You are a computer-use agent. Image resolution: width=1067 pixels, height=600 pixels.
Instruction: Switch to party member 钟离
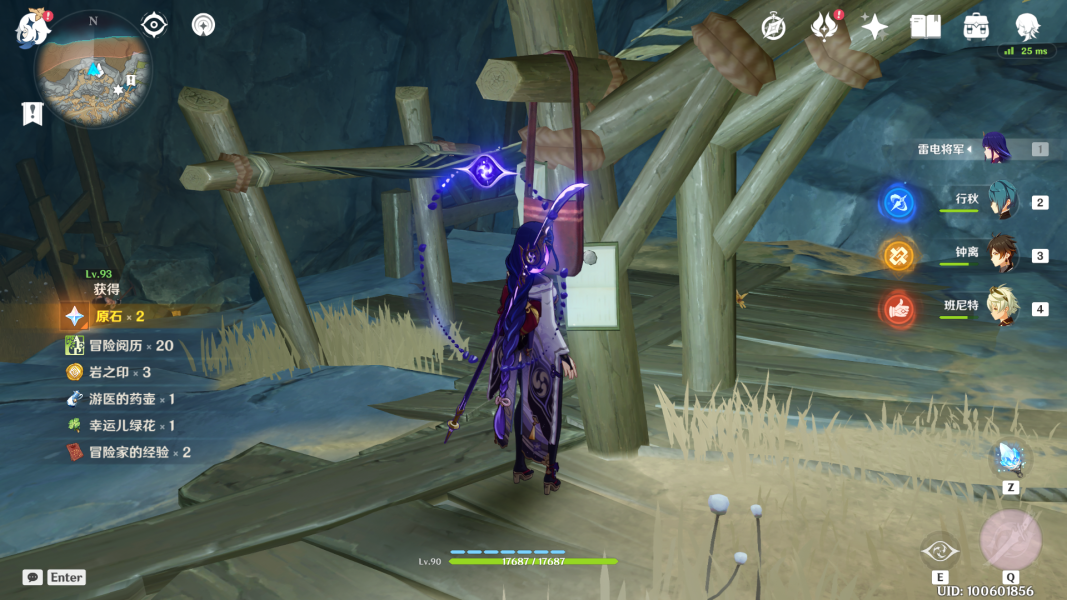[x=1001, y=254]
